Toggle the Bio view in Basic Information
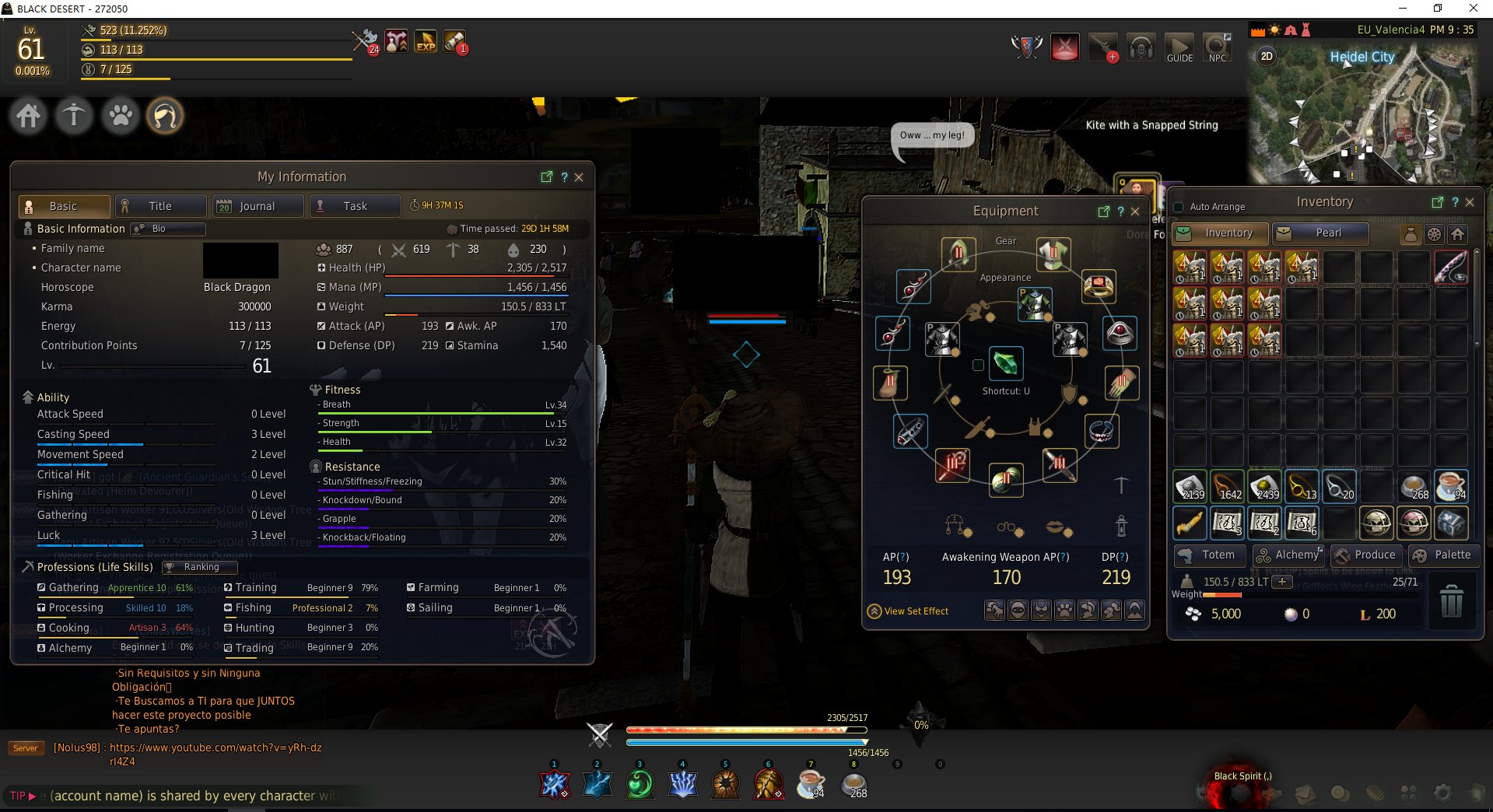Viewport: 1493px width, 812px height. pyautogui.click(x=166, y=229)
